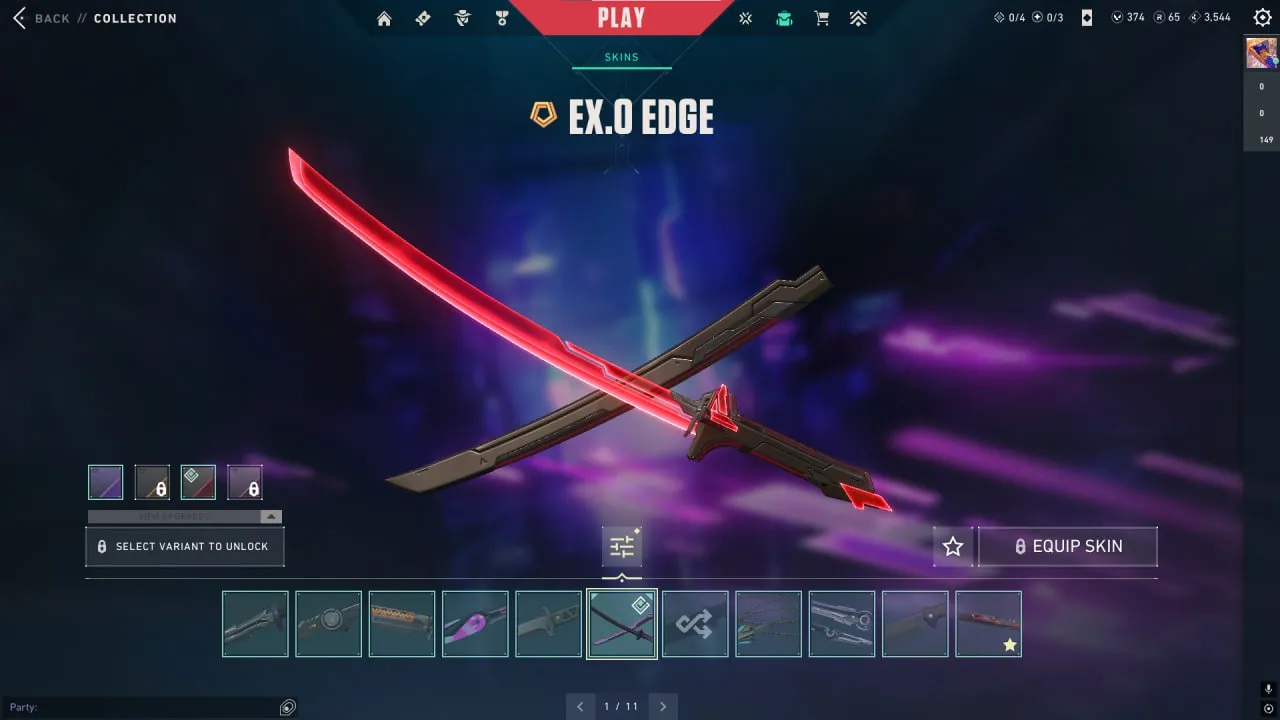
Task: Select the first unlocked purple variant swatch
Action: click(x=105, y=482)
